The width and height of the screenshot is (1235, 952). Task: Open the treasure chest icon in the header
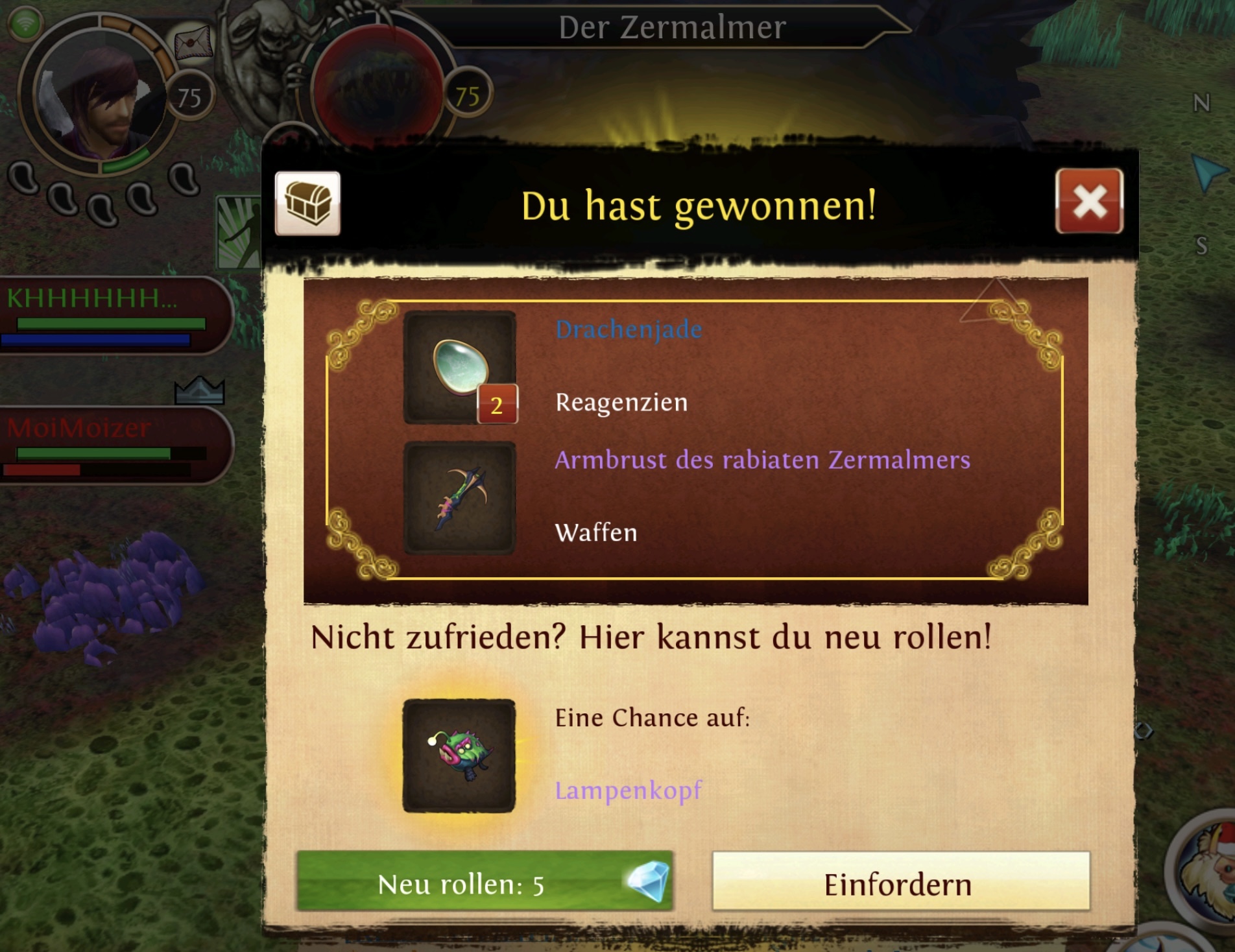click(x=307, y=204)
